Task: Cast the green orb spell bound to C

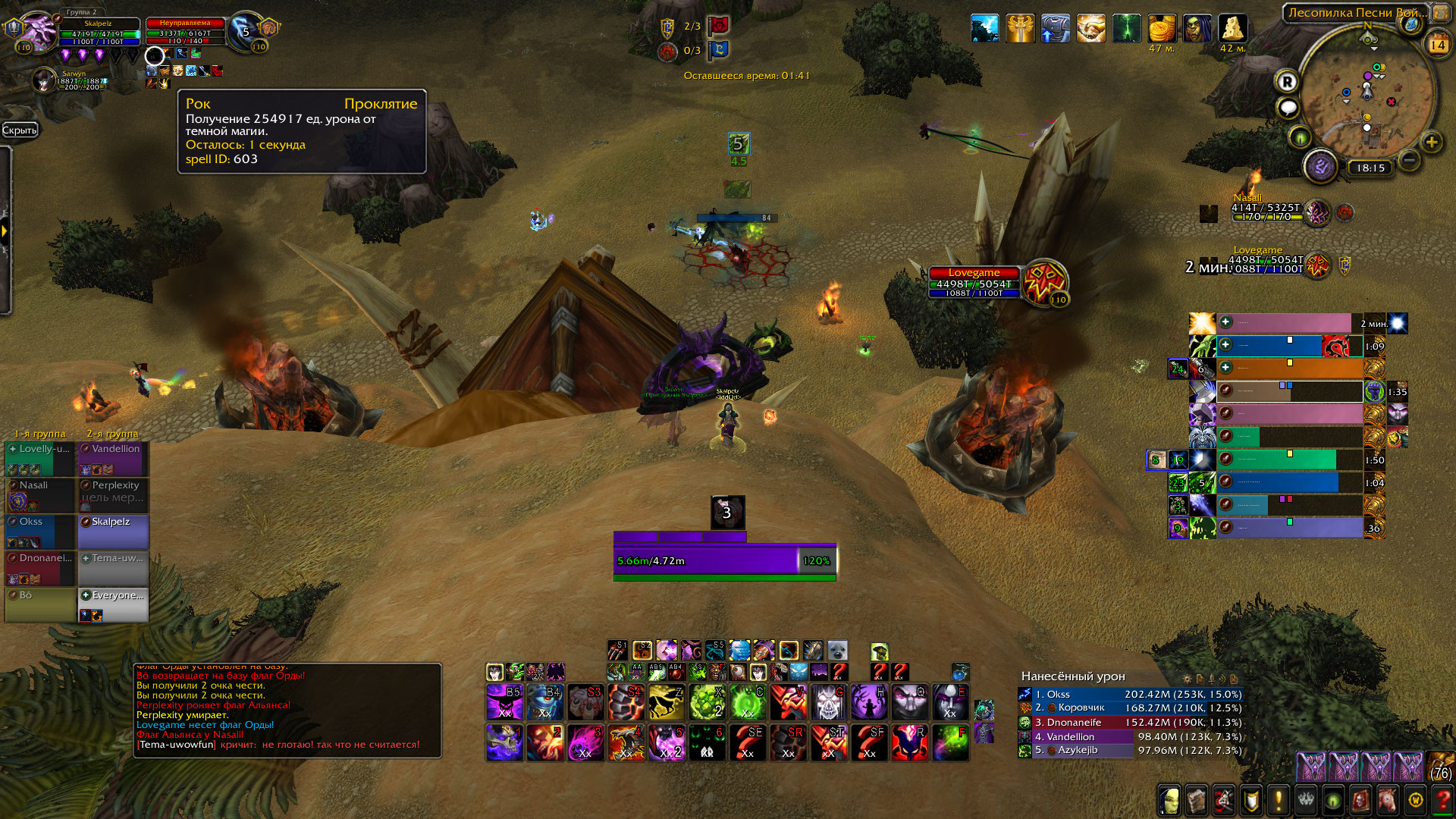Action: point(747,702)
